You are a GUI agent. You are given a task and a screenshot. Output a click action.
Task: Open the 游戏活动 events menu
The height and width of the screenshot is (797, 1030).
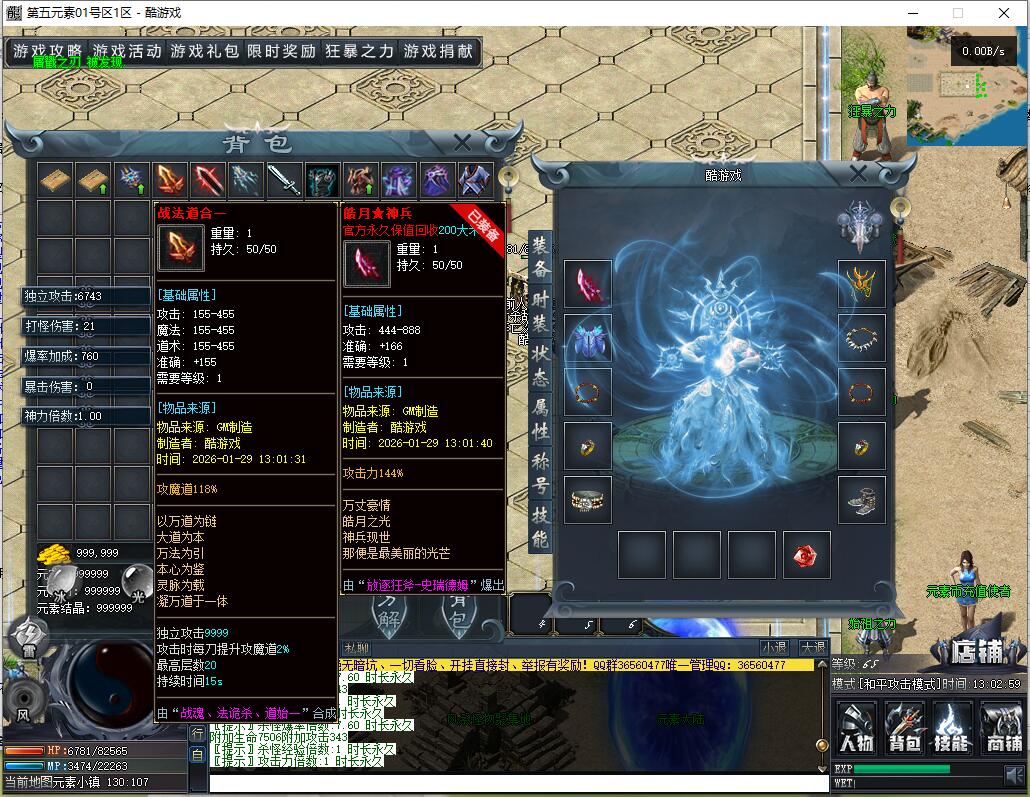tap(126, 51)
